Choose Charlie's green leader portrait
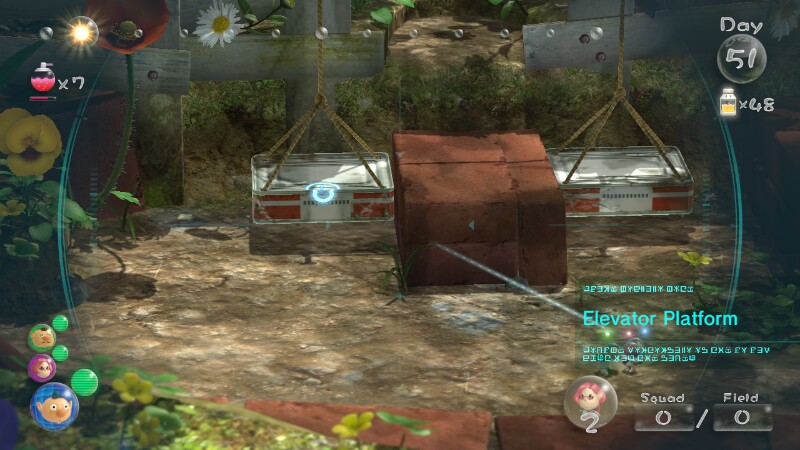Image resolution: width=800 pixels, height=450 pixels. [40, 337]
